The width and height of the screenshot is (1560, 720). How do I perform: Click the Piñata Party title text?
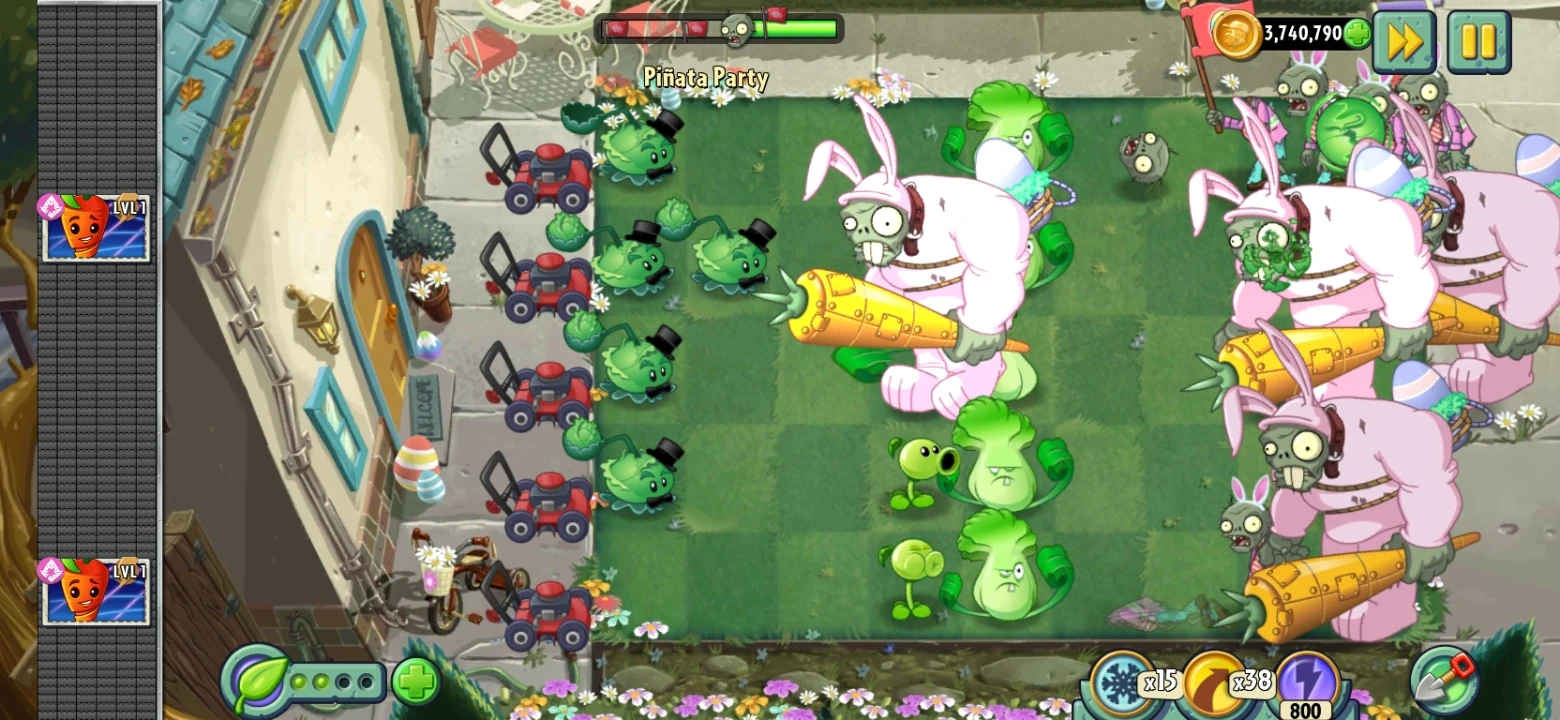pyautogui.click(x=705, y=76)
